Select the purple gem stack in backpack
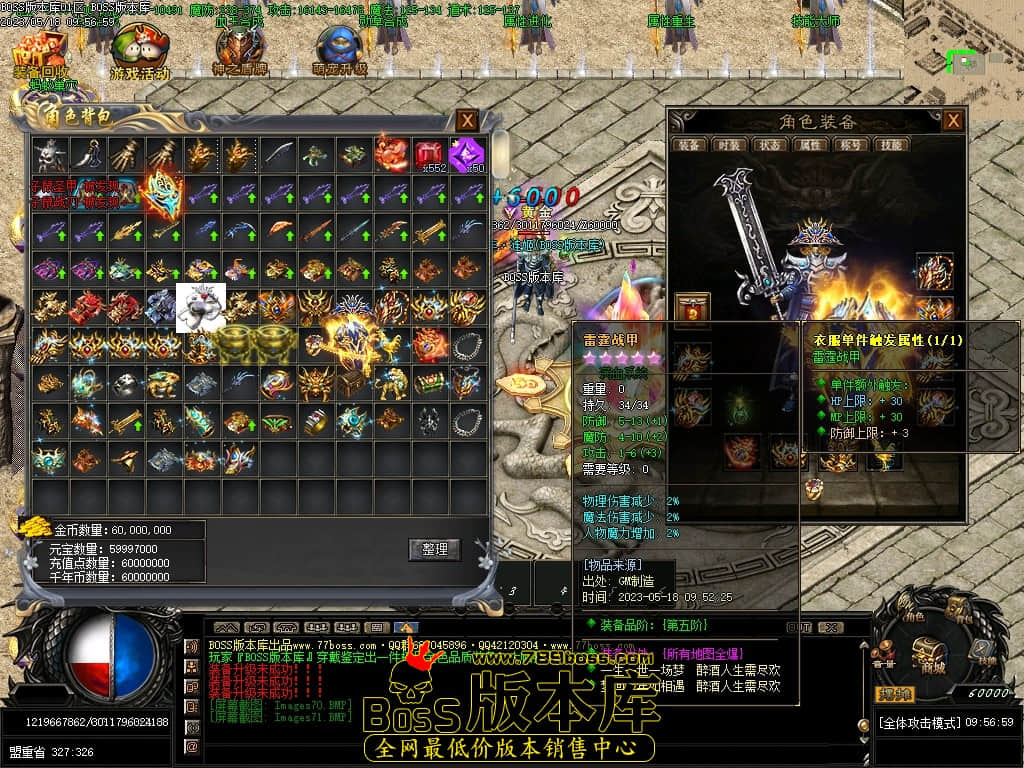Screen dimensions: 1024x768 465,155
